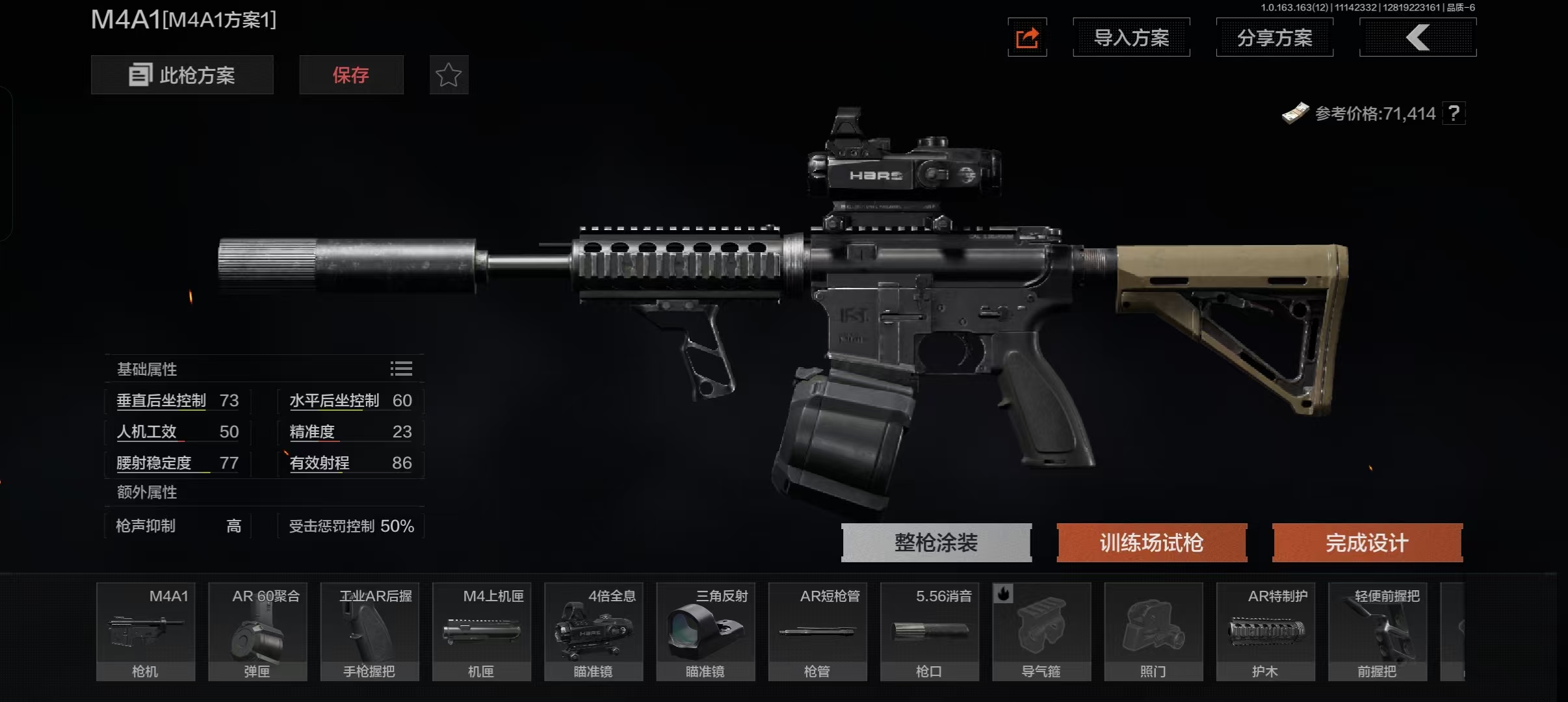Viewport: 1568px width, 702px height.
Task: Select the 5.56消音 muzzle attachment icon
Action: tap(929, 630)
